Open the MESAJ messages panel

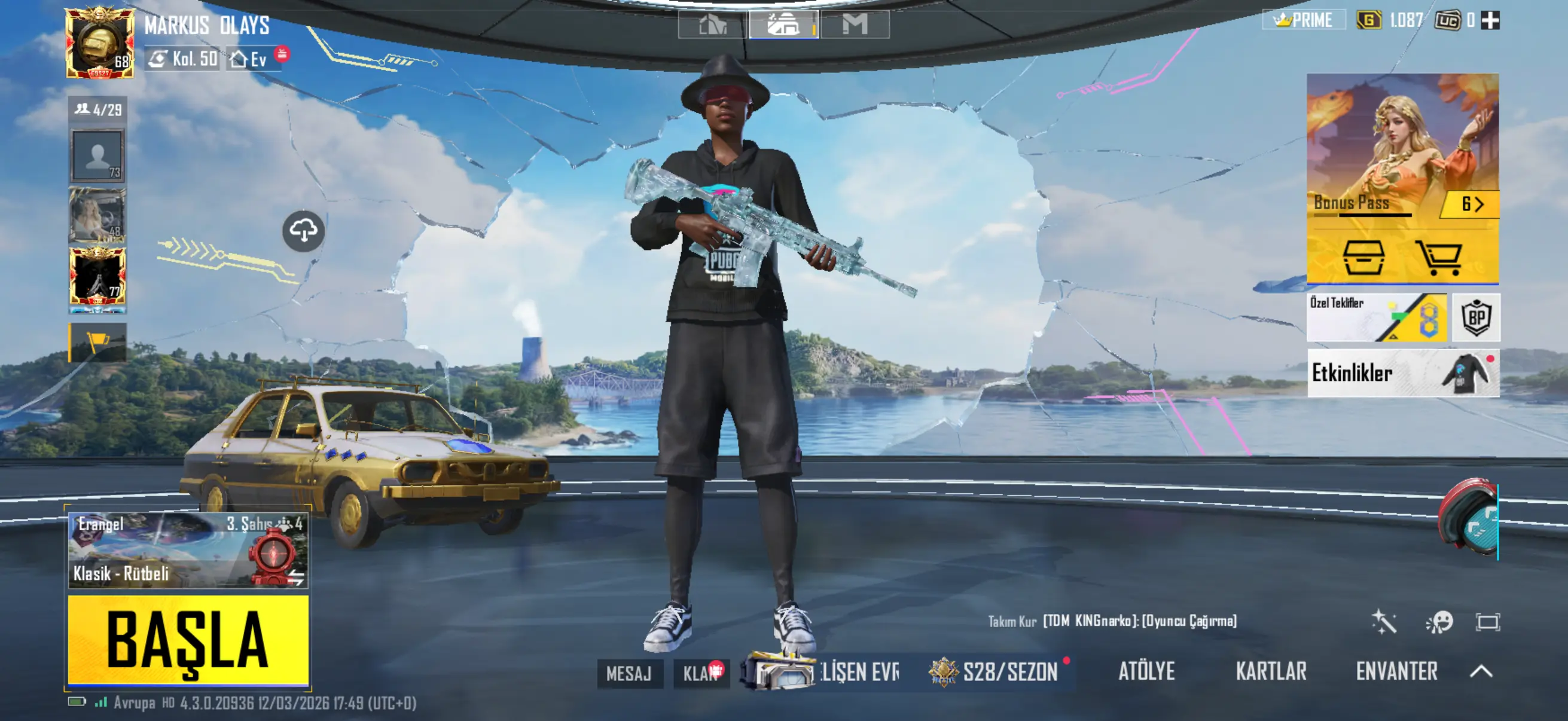point(629,673)
